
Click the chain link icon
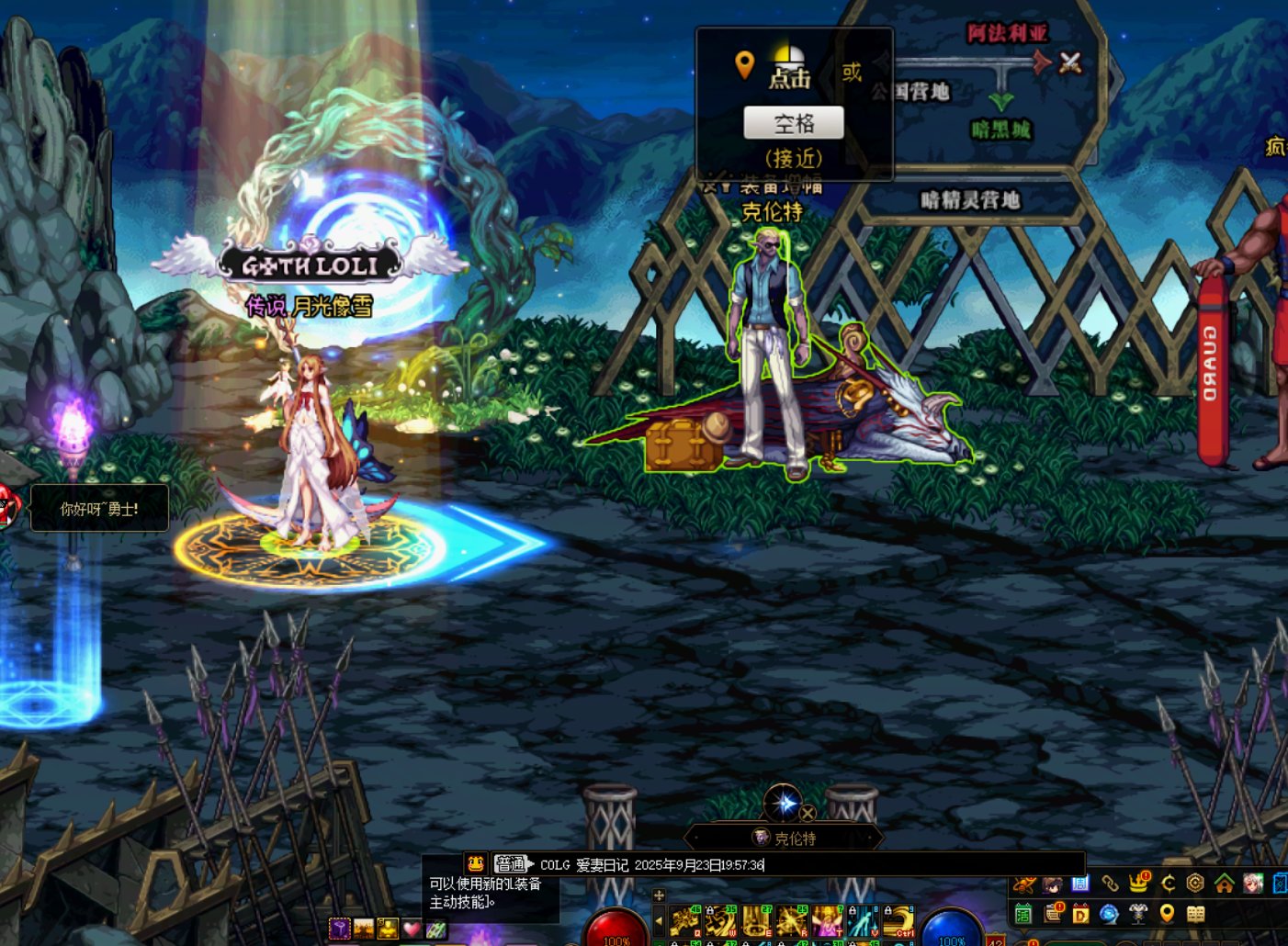point(1110,884)
